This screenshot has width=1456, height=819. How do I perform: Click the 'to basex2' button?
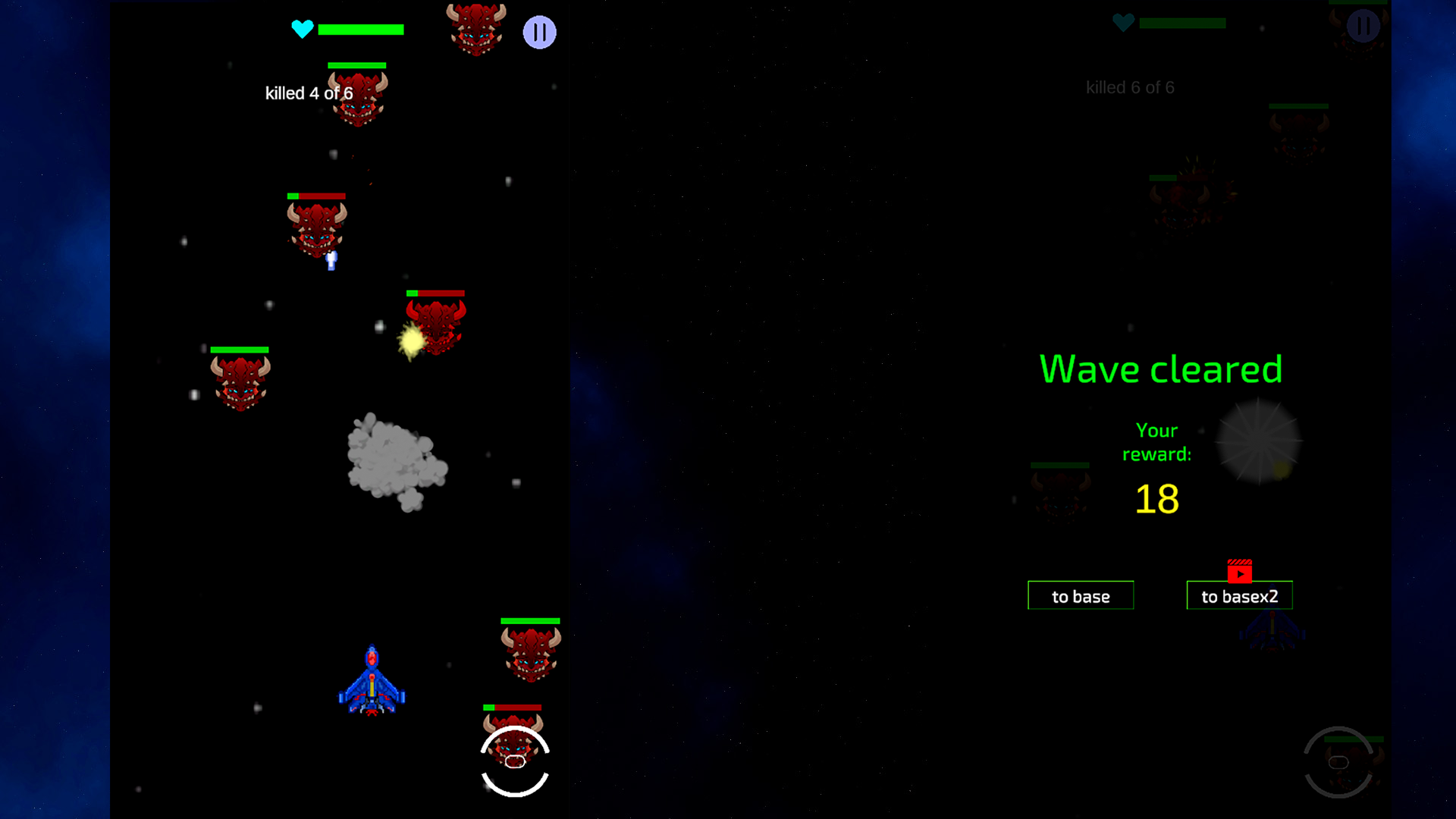[x=1239, y=596]
